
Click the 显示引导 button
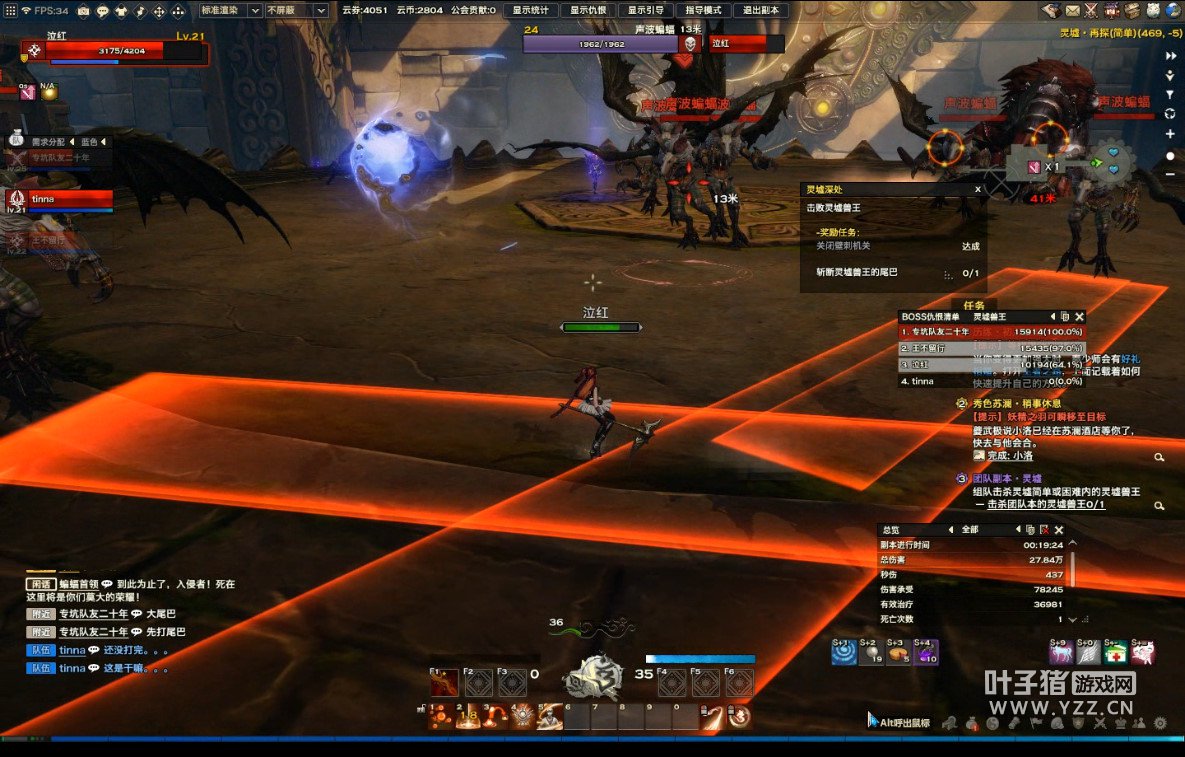pyautogui.click(x=646, y=10)
